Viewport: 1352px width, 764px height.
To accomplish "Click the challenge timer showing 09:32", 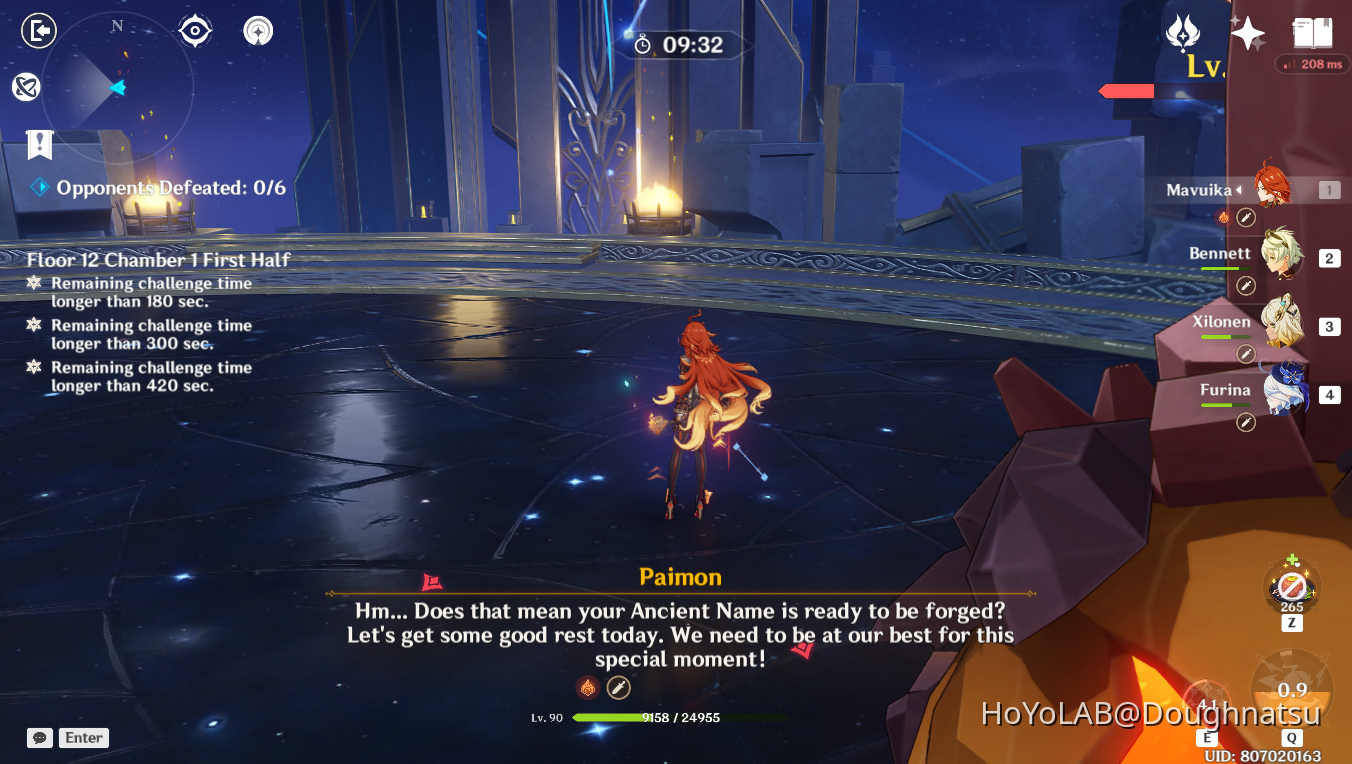I will pos(683,43).
